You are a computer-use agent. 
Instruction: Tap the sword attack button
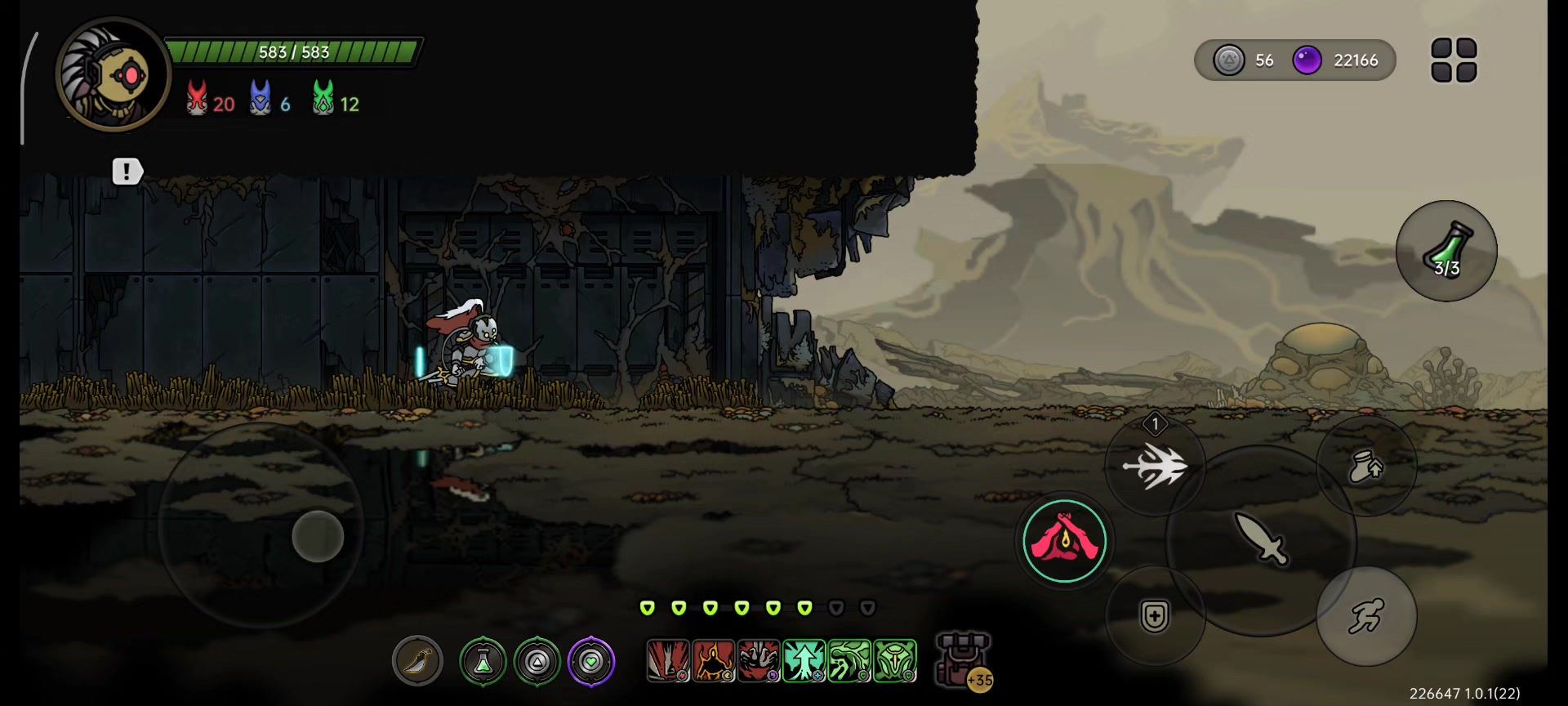click(1261, 539)
